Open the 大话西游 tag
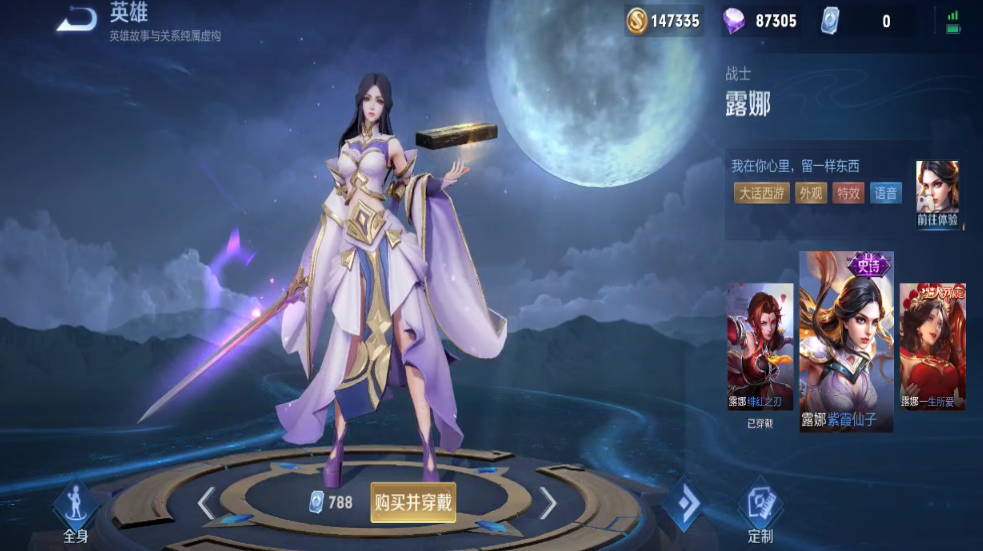Image resolution: width=983 pixels, height=551 pixels. pyautogui.click(x=762, y=193)
